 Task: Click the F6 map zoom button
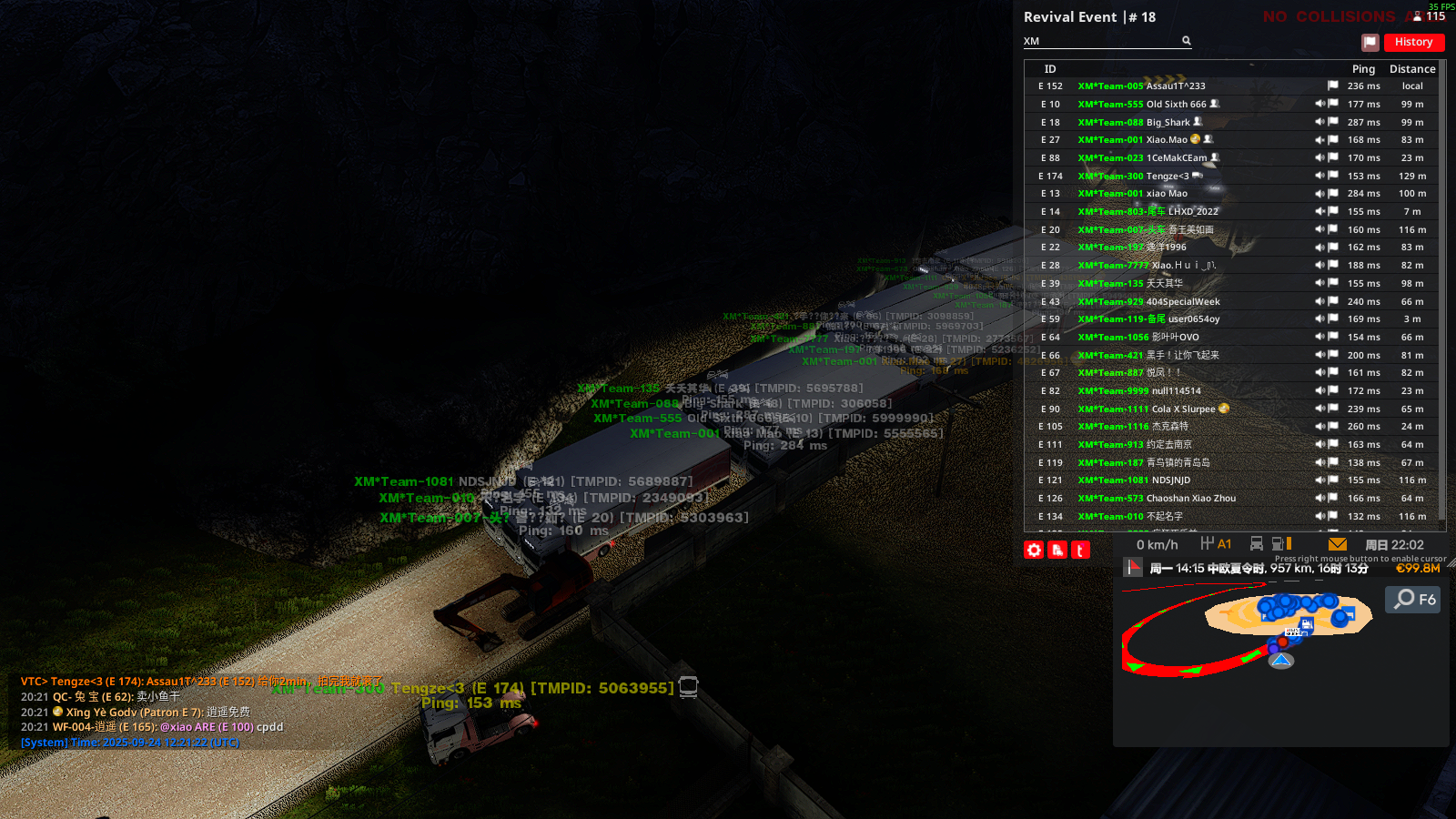tap(1413, 599)
